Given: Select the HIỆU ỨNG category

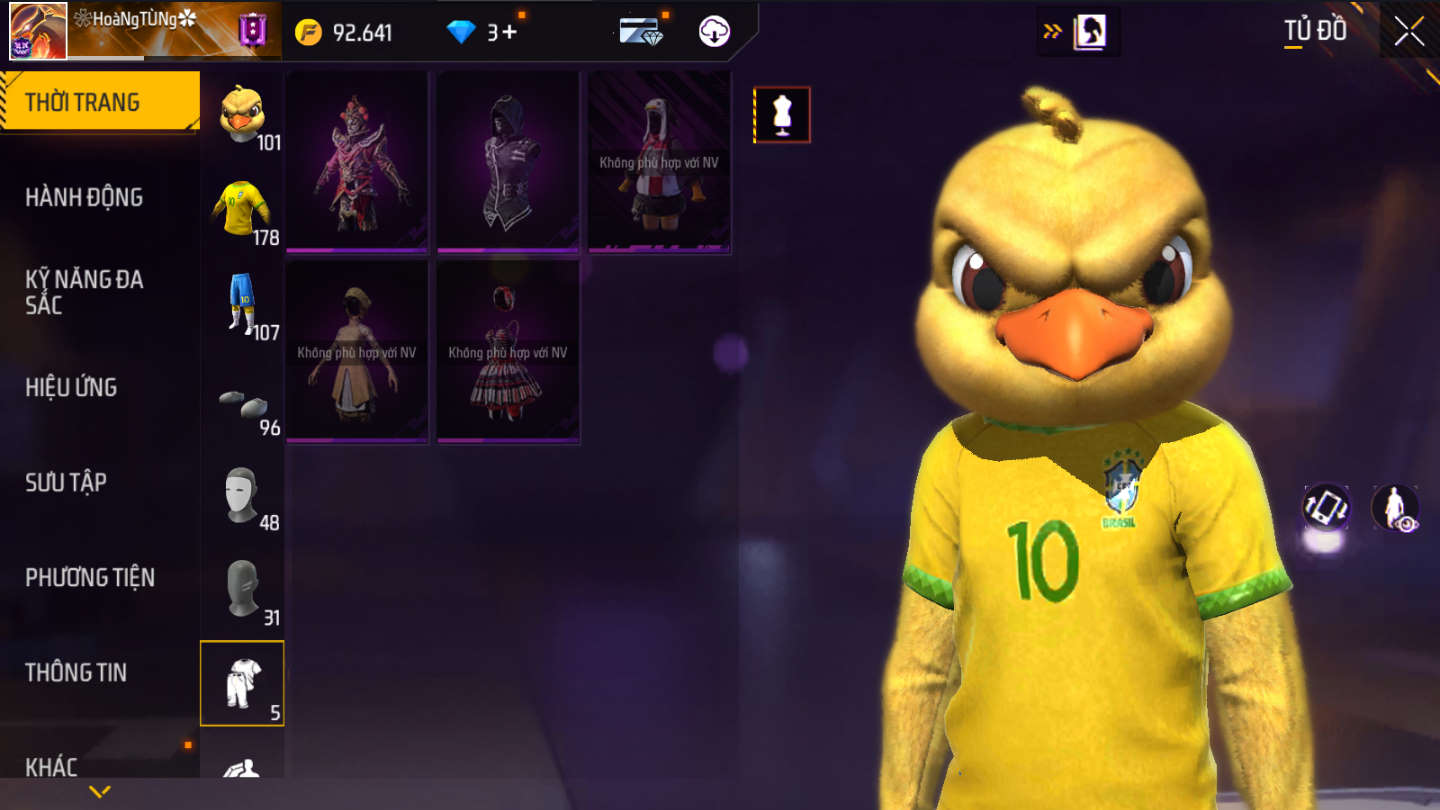Looking at the screenshot, I should click(71, 387).
